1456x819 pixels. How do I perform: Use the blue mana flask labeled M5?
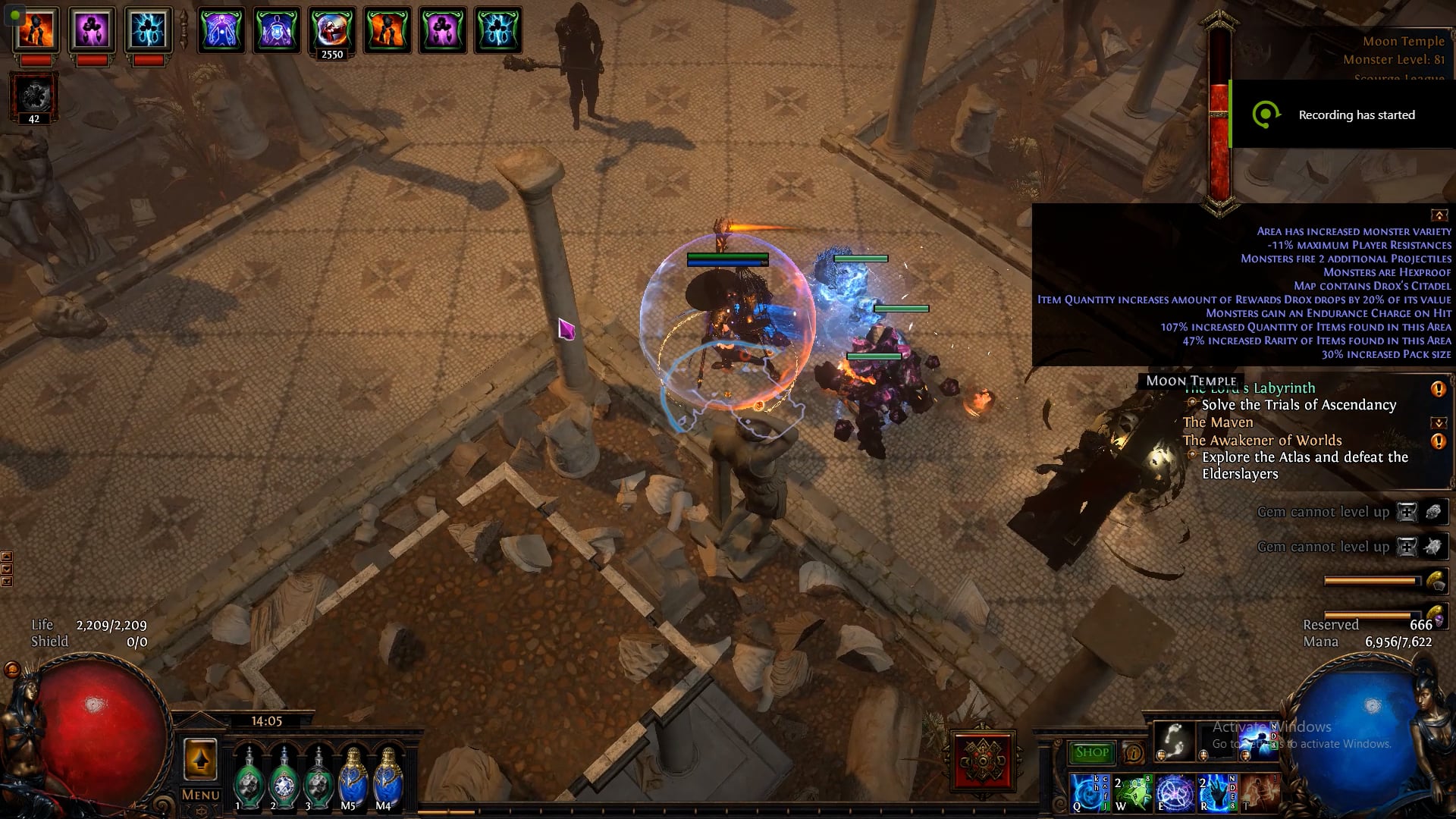tap(353, 778)
